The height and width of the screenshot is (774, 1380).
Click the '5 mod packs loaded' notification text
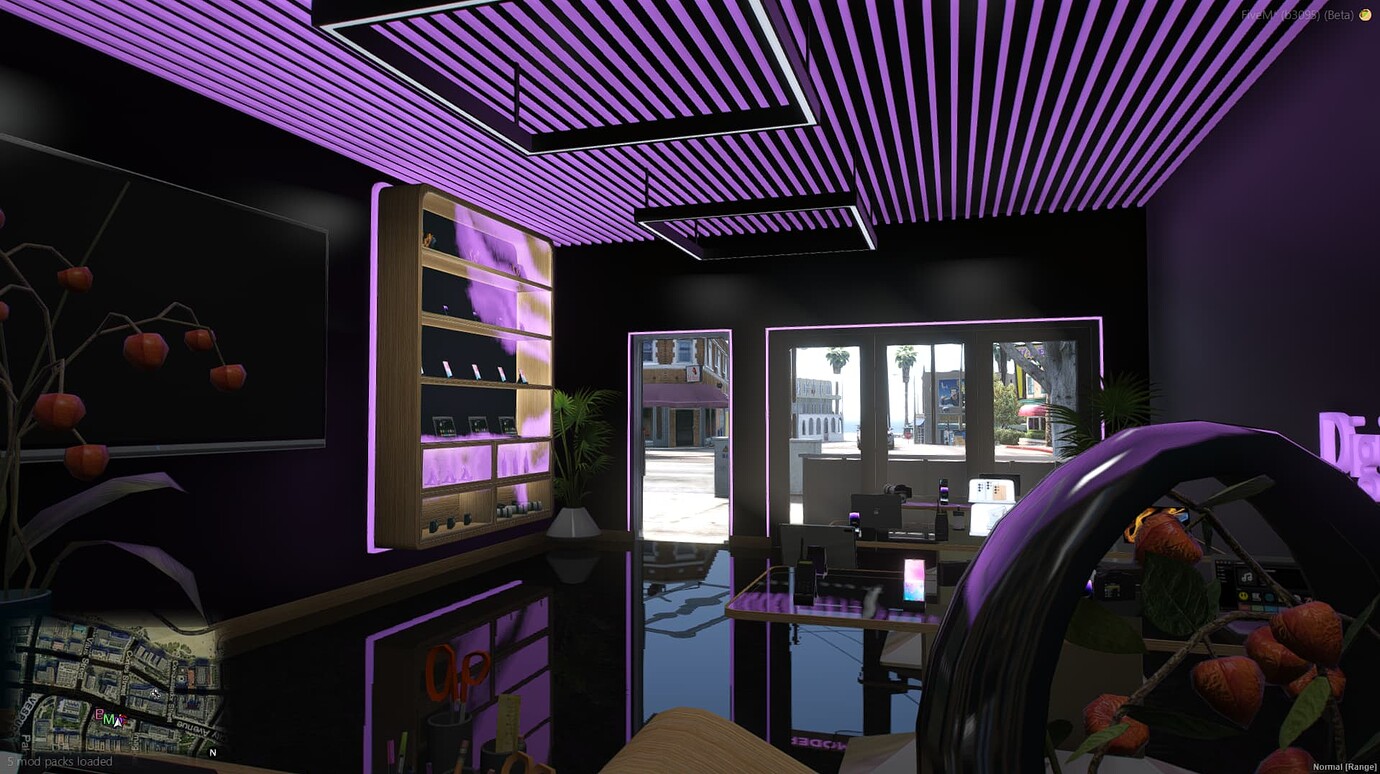coord(57,761)
